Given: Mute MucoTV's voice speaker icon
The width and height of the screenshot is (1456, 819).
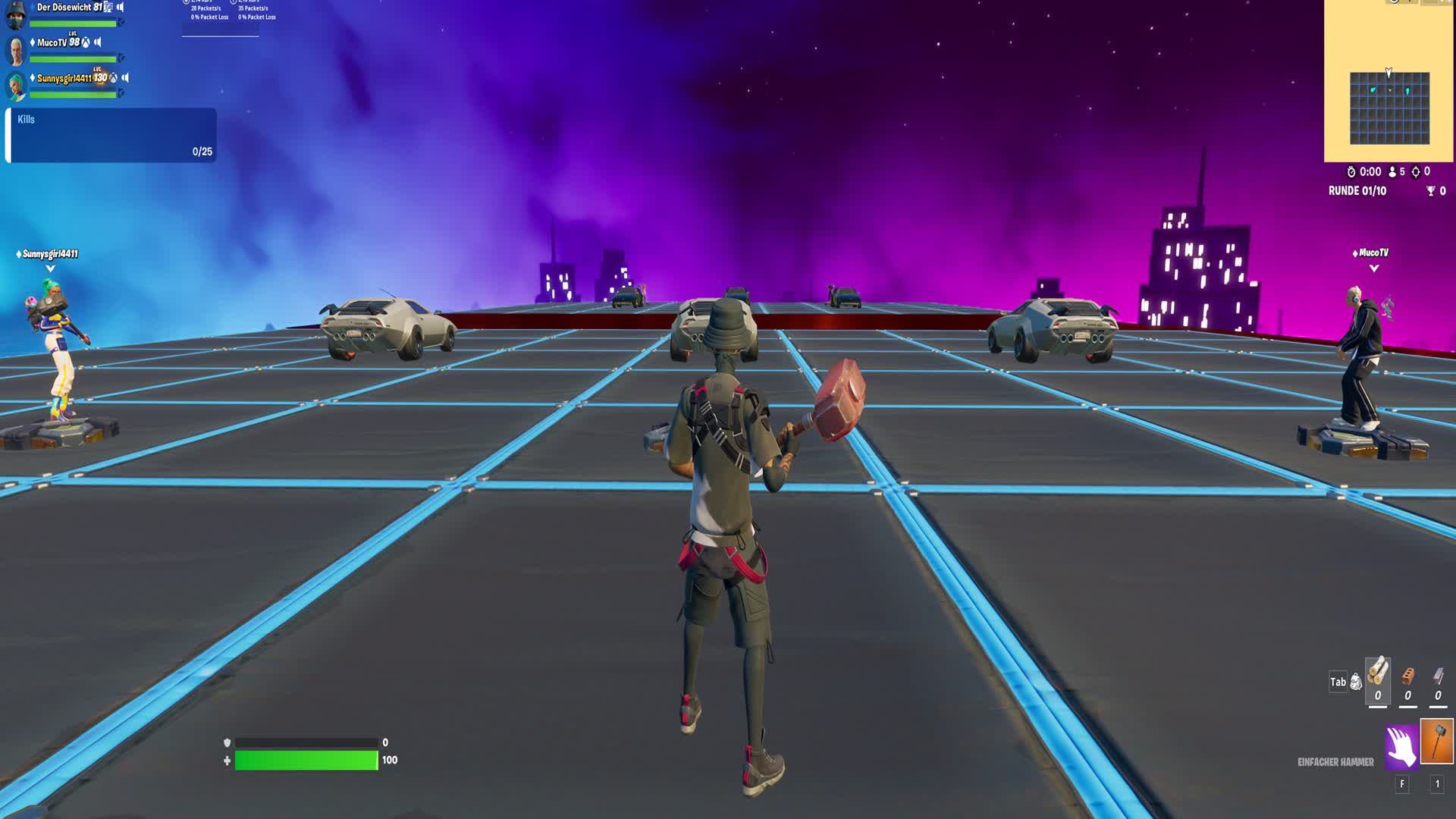Looking at the screenshot, I should pyautogui.click(x=97, y=42).
